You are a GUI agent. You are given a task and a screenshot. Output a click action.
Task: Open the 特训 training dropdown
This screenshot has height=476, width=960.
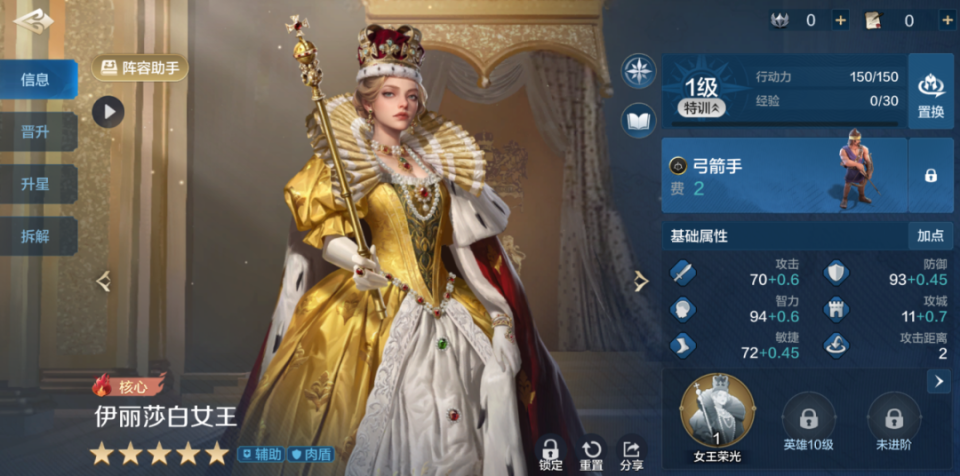[x=703, y=107]
